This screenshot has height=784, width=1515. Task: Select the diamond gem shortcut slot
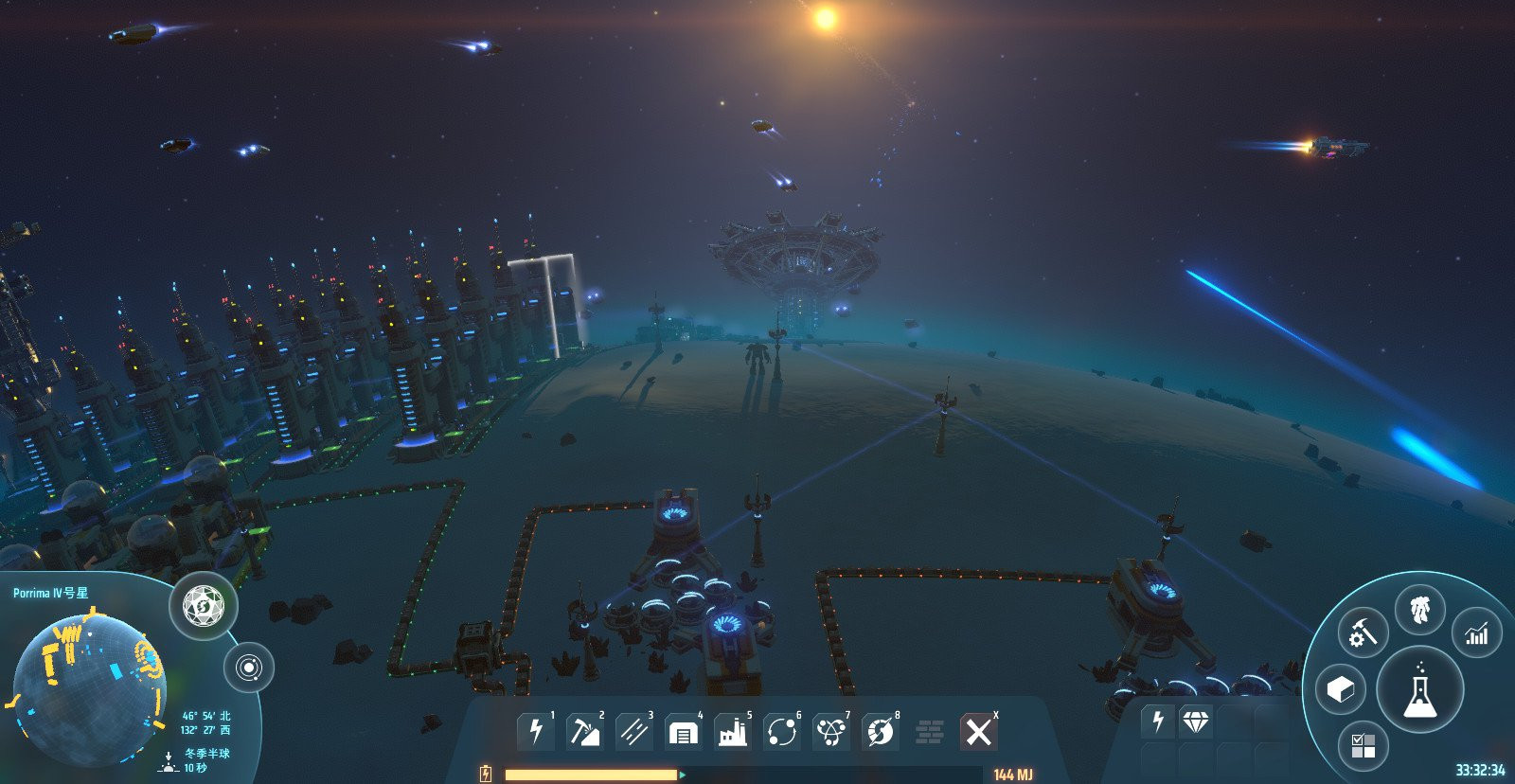[x=1196, y=722]
